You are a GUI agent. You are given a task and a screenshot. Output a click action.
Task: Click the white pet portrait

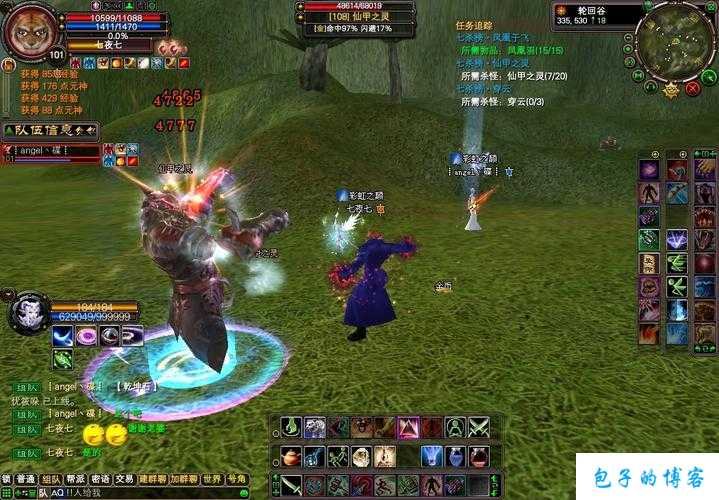[x=28, y=312]
